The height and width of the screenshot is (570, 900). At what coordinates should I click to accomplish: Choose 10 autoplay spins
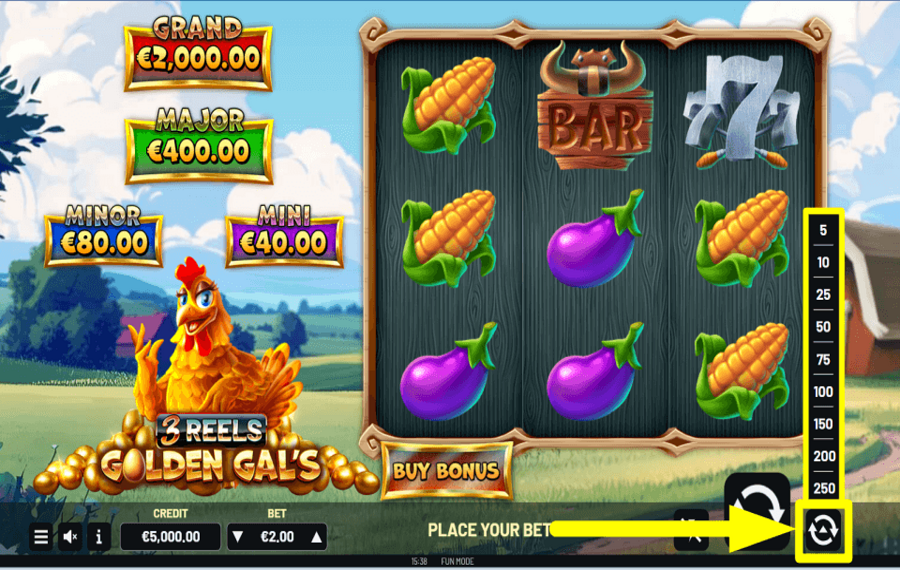click(823, 263)
